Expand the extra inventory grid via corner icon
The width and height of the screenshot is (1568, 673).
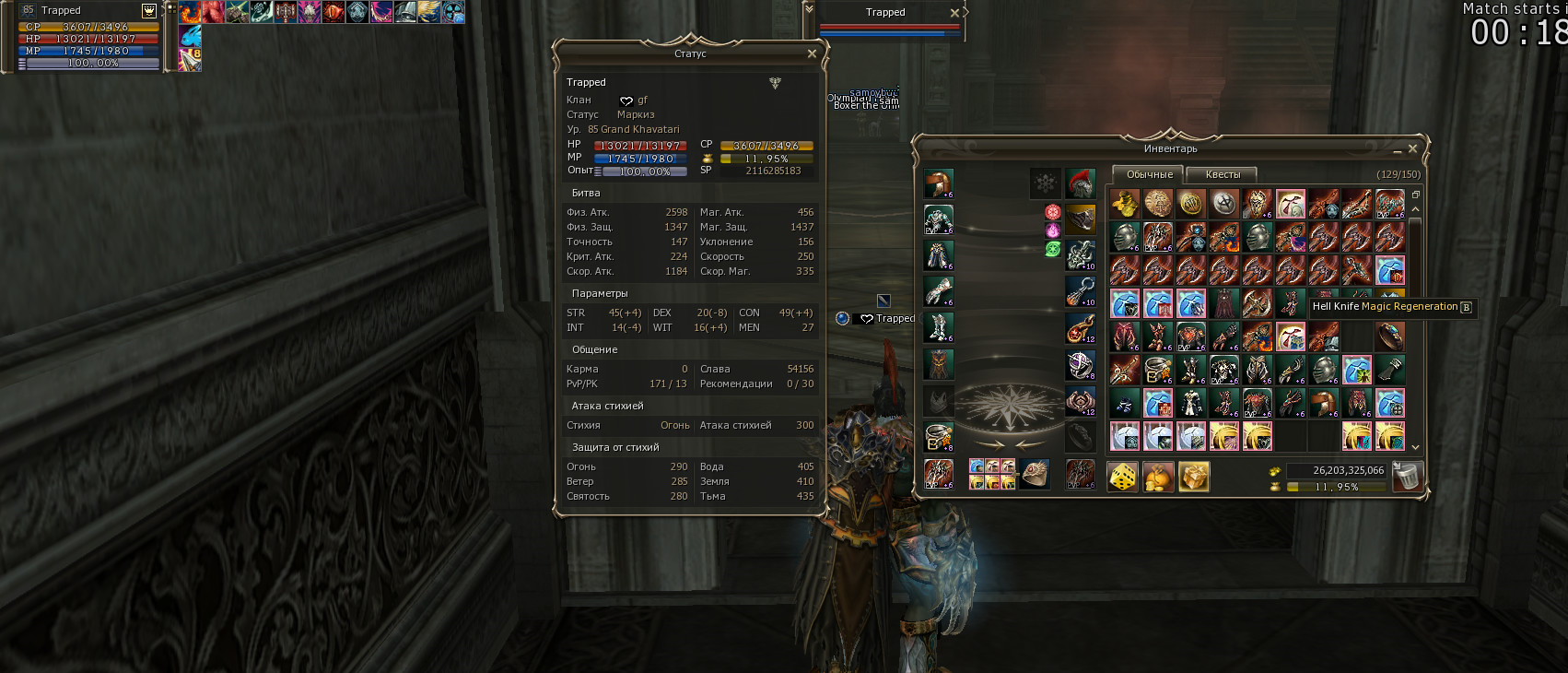(1416, 194)
